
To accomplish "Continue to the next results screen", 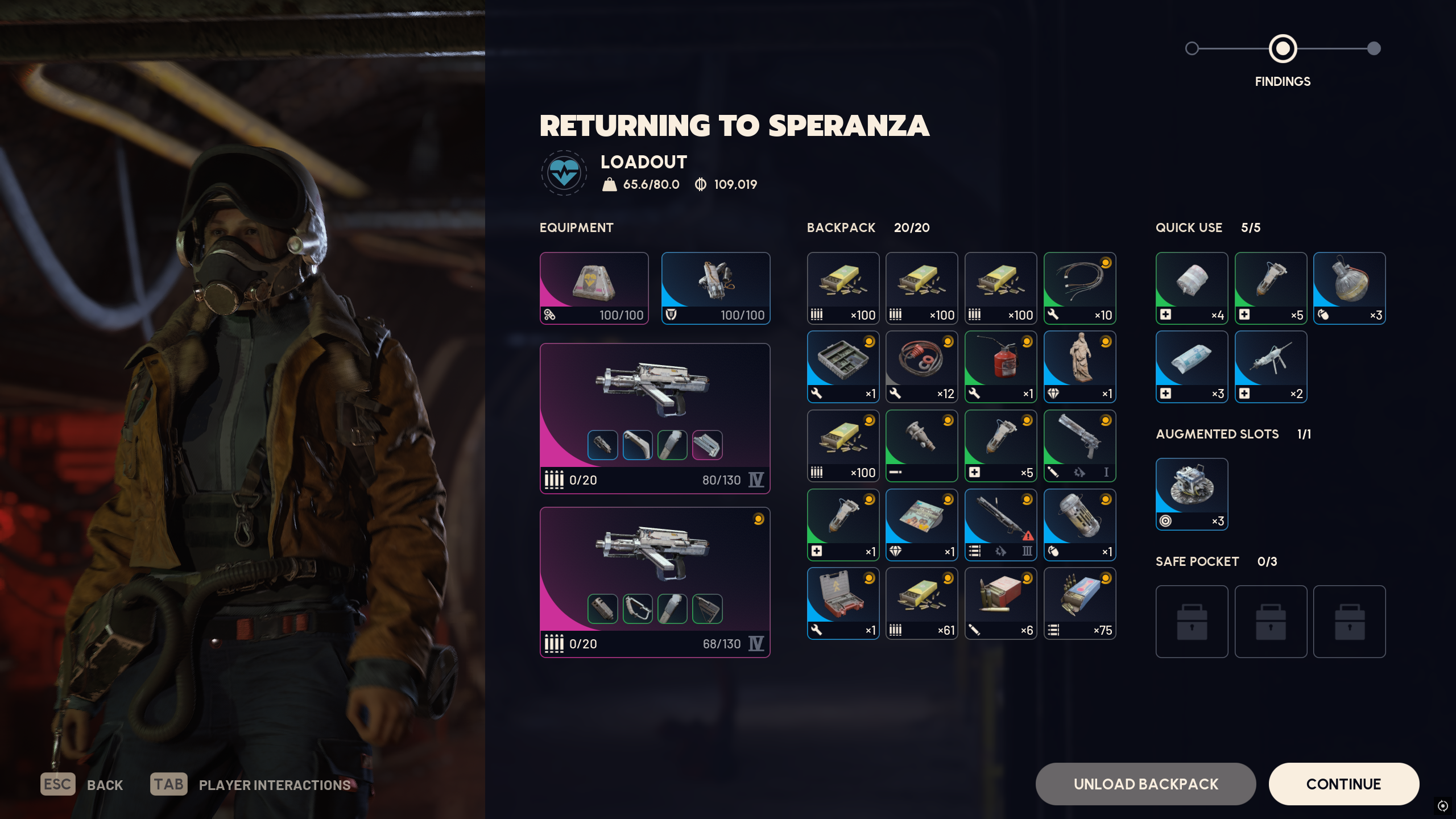I will click(1343, 784).
